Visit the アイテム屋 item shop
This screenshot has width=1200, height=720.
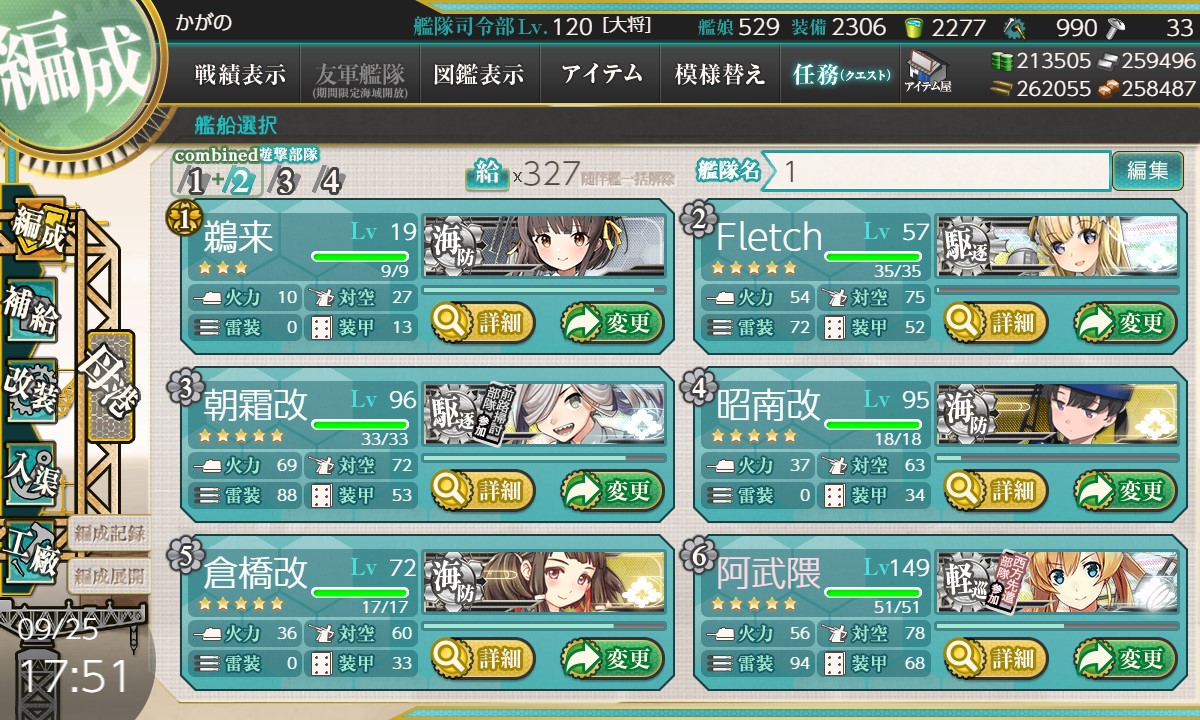[x=928, y=73]
